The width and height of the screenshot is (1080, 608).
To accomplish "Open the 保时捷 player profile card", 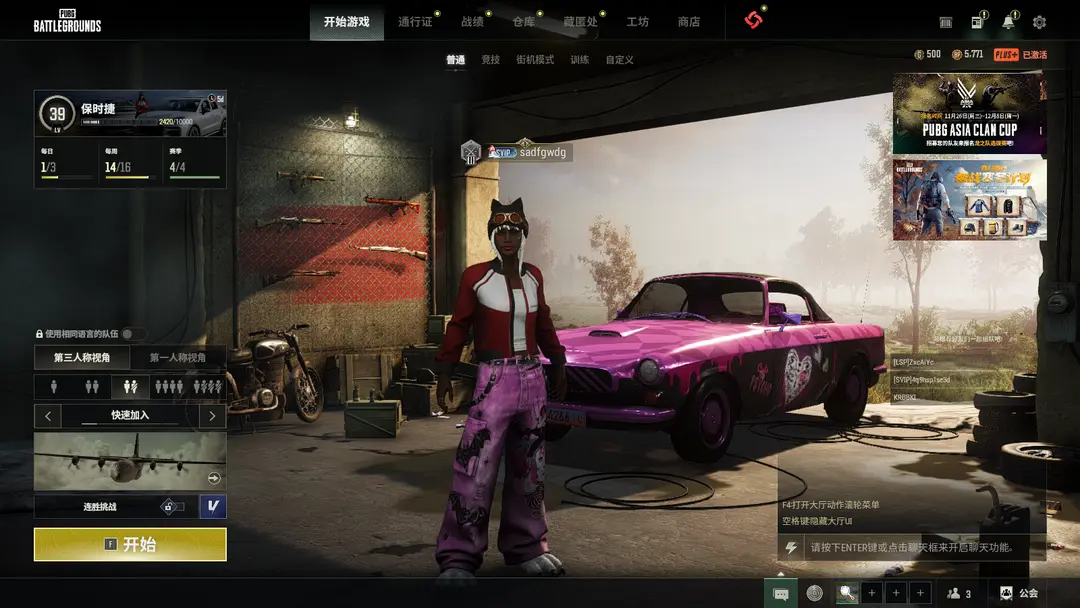I will point(130,113).
